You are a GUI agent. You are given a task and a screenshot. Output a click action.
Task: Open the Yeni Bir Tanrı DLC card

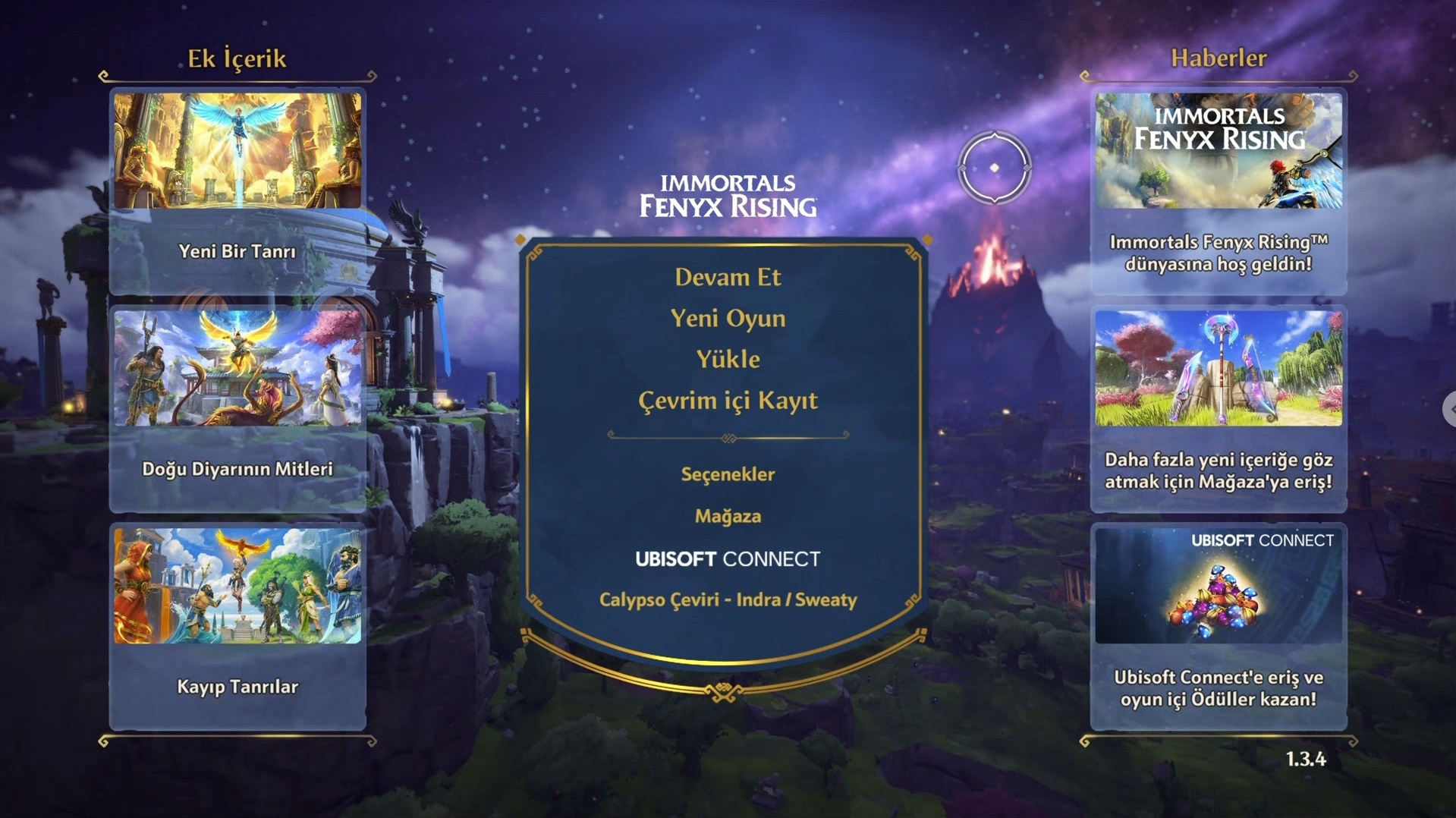tap(237, 190)
